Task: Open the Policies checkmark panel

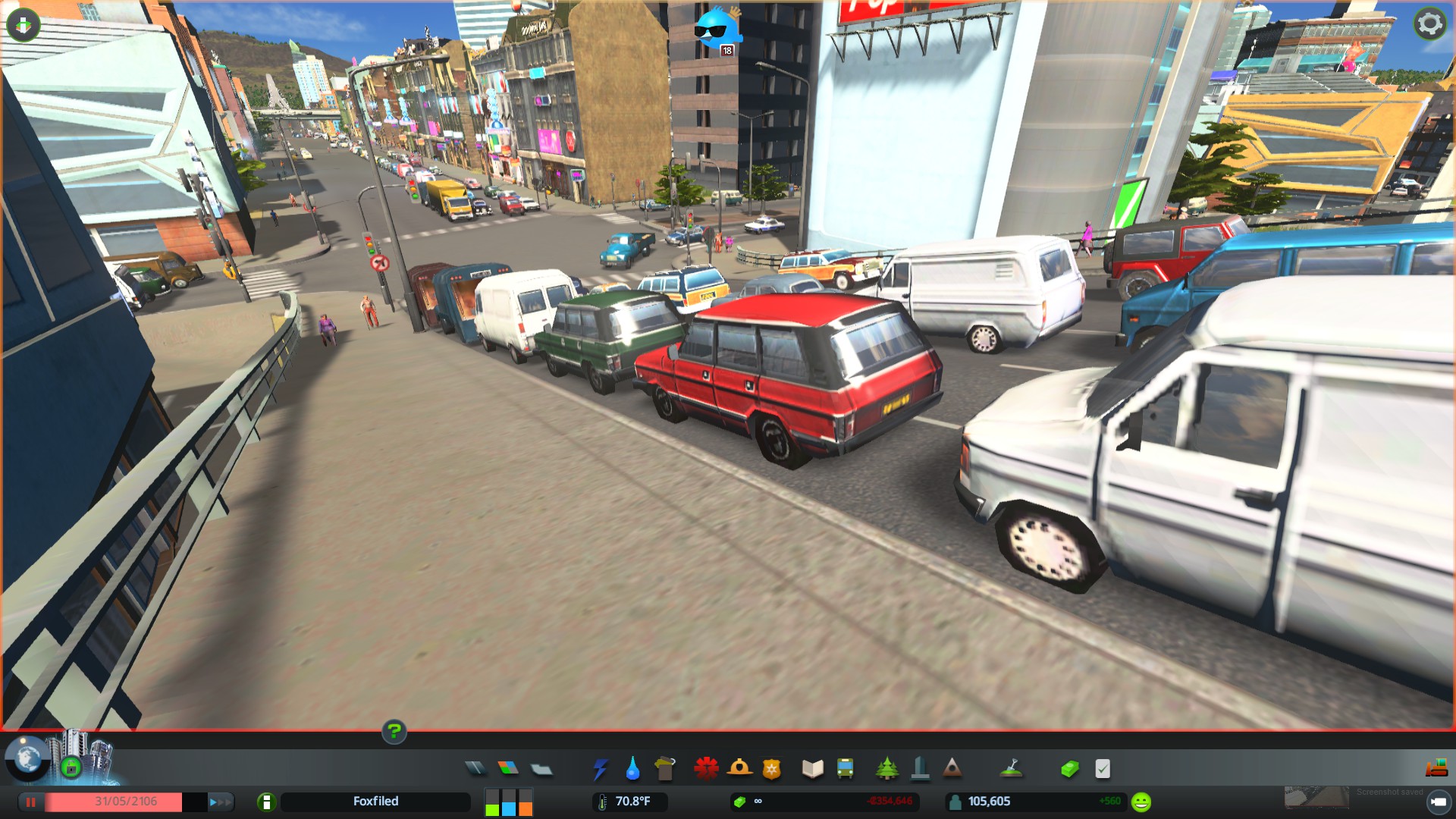Action: (1103, 769)
